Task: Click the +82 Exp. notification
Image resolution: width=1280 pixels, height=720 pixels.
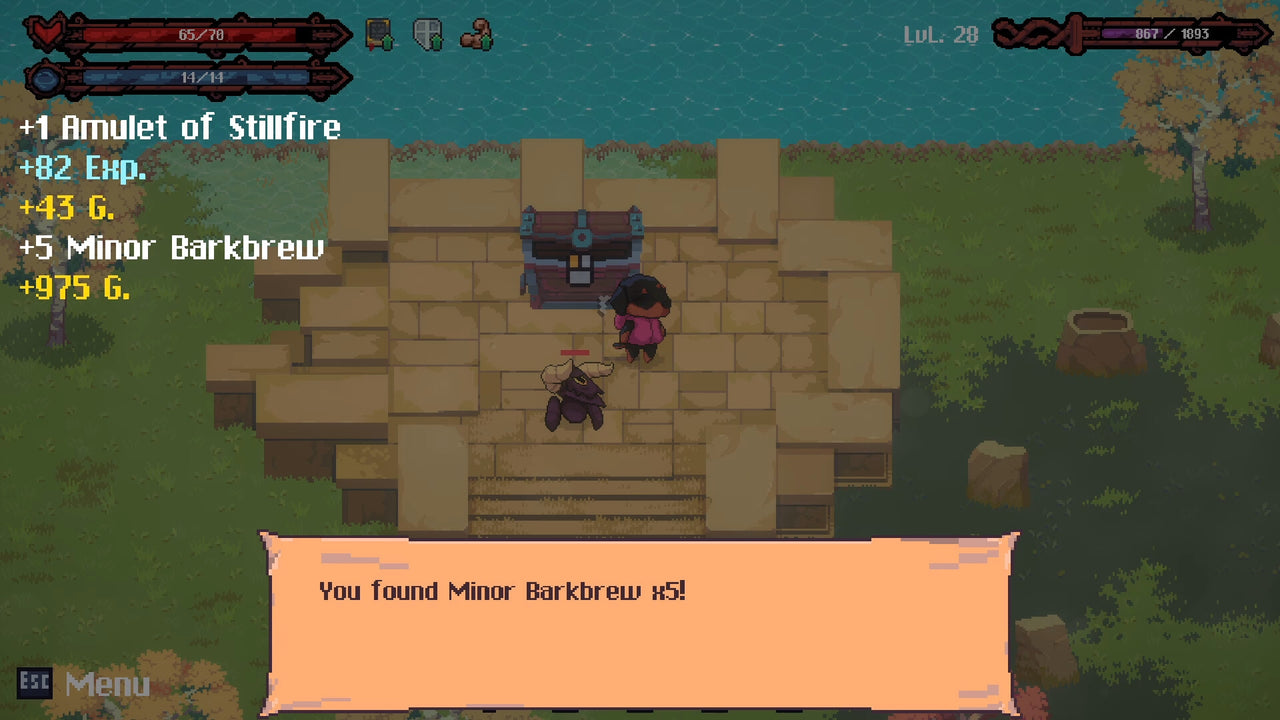Action: (x=80, y=169)
